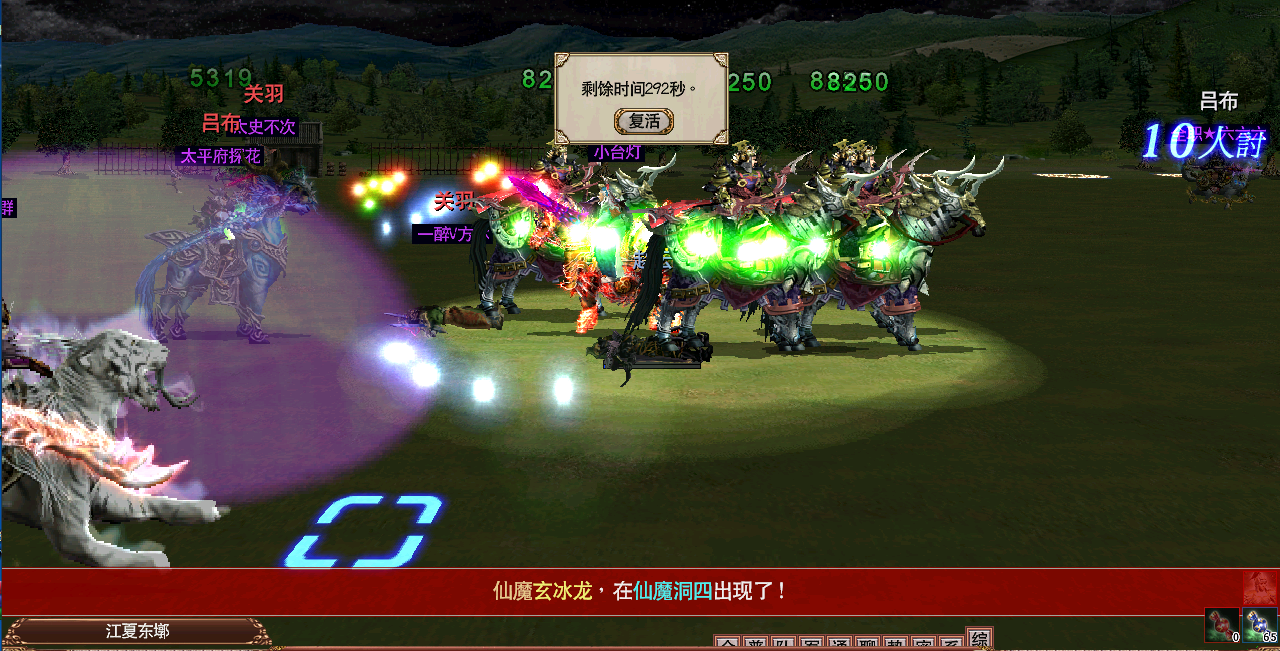Click the 江夏东墎 location name bar
The height and width of the screenshot is (651, 1280).
point(137,632)
